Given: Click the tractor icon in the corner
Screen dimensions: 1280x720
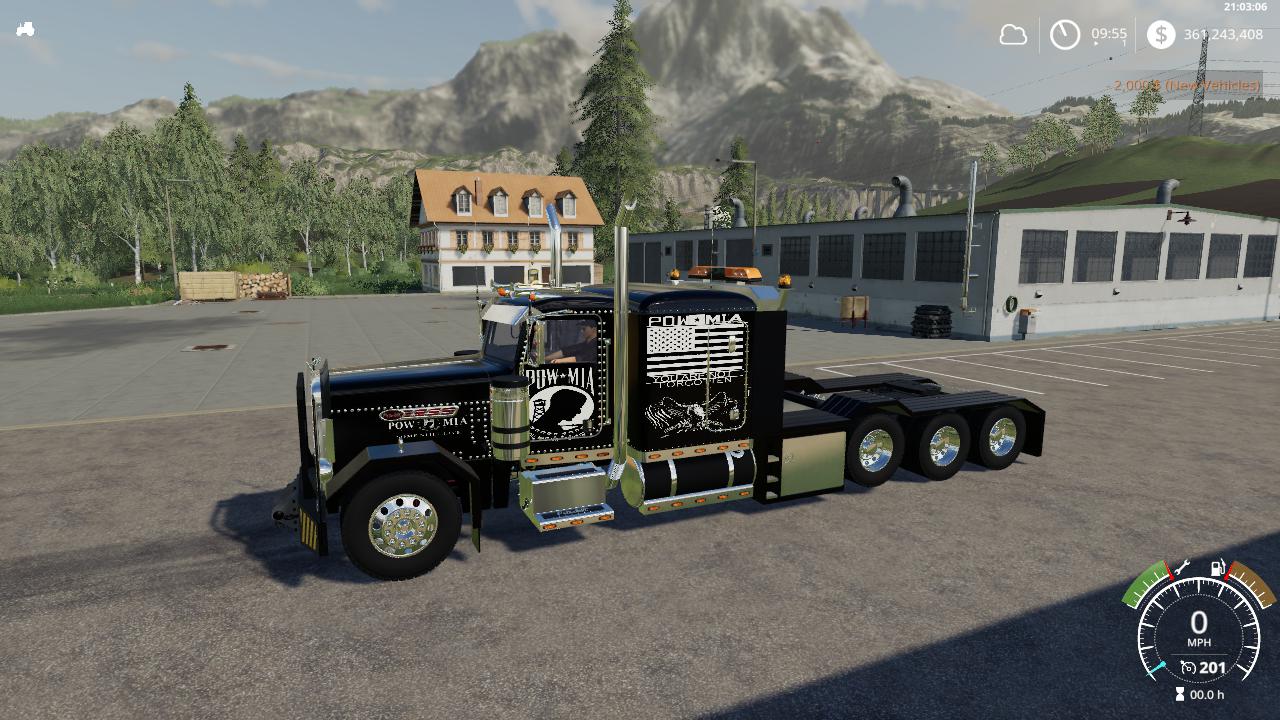Looking at the screenshot, I should tap(25, 29).
